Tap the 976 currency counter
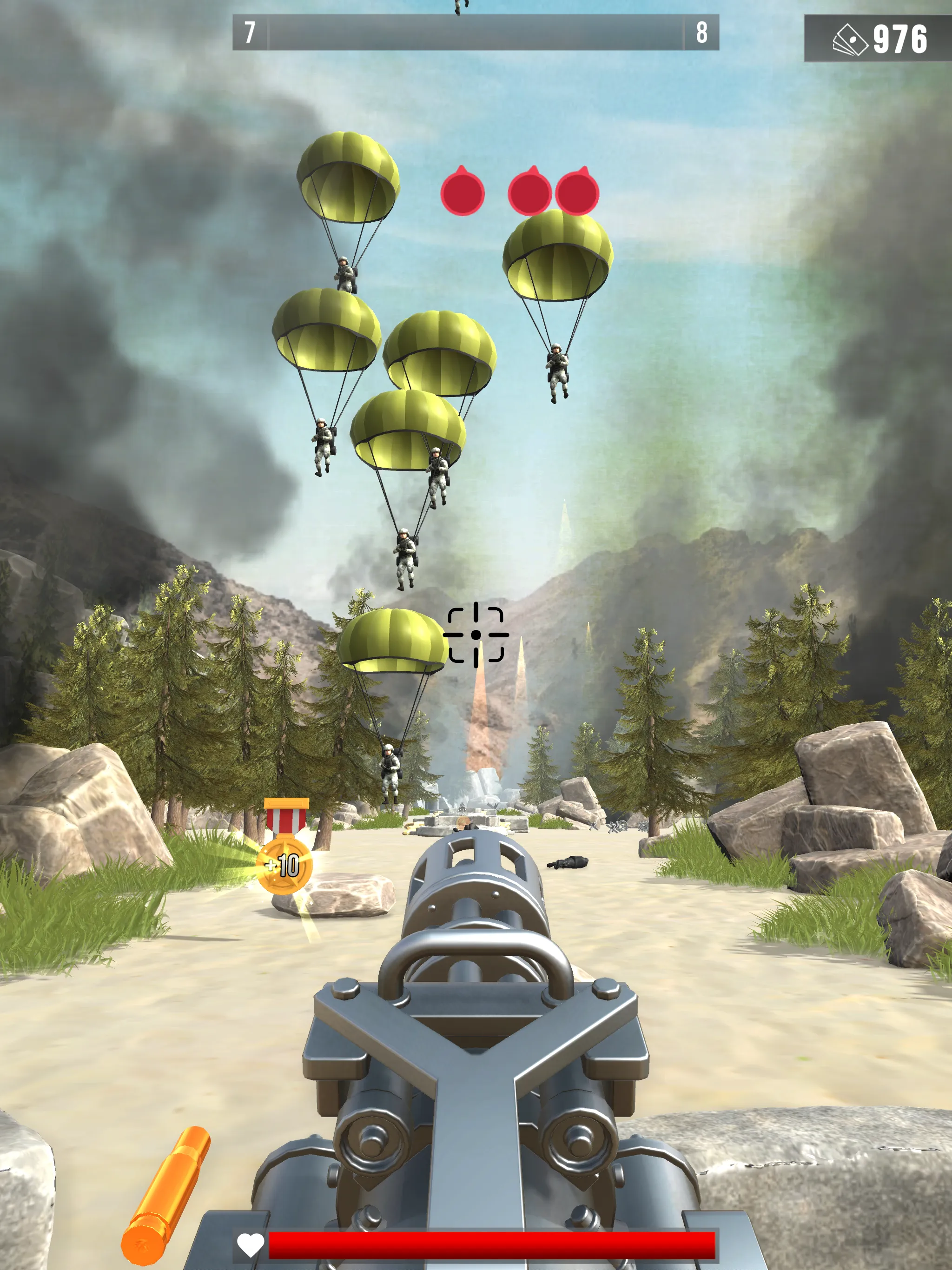Viewport: 952px width, 1270px height. 900,38
